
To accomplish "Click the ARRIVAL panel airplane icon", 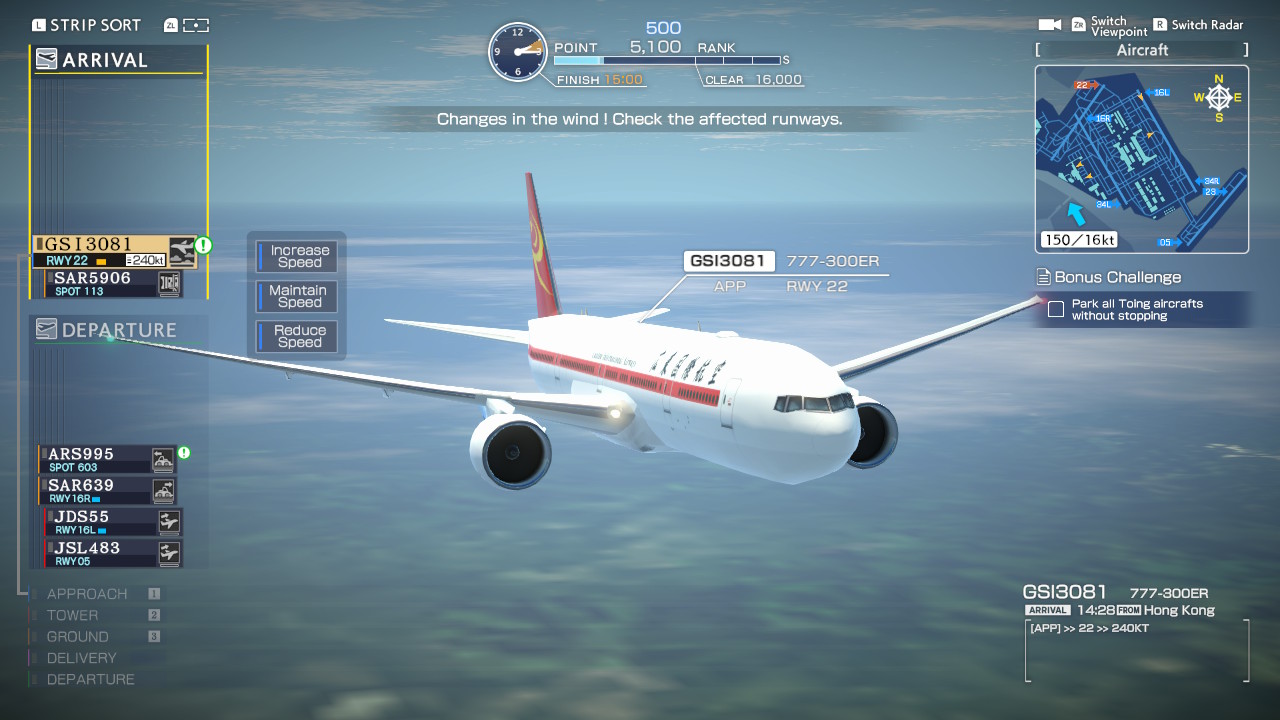I will point(47,59).
